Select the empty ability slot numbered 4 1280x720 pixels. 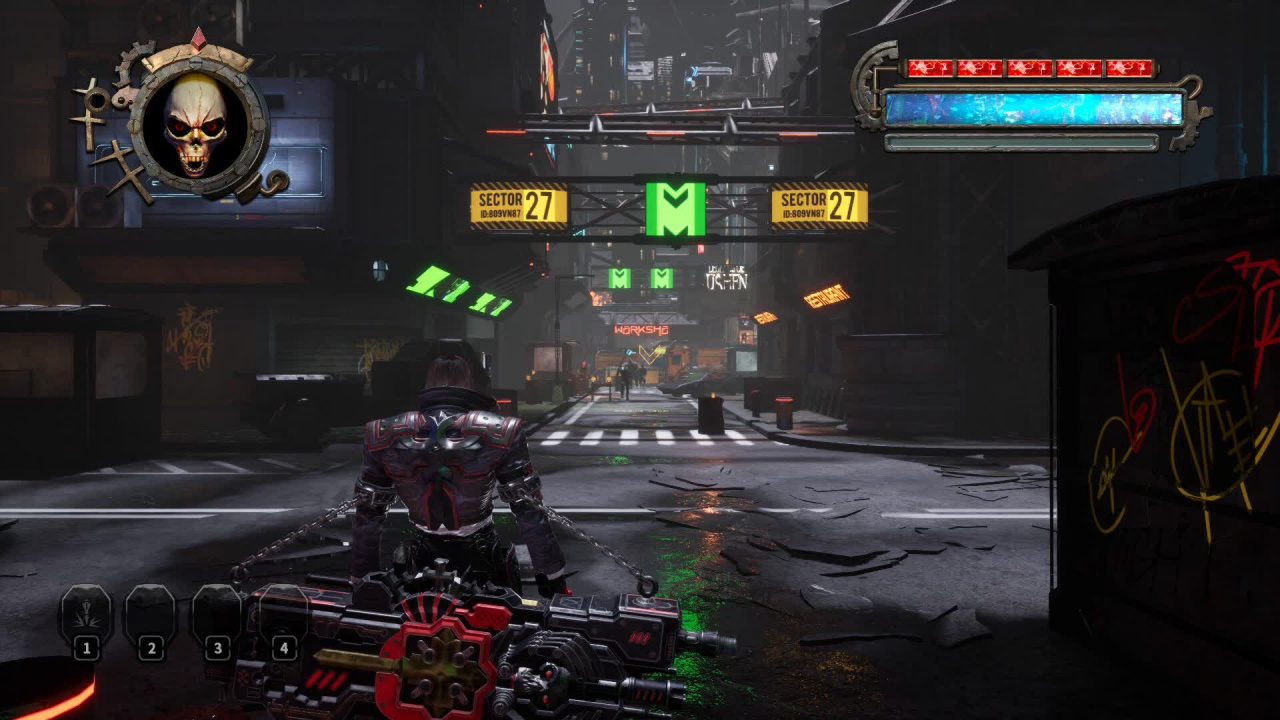(282, 613)
